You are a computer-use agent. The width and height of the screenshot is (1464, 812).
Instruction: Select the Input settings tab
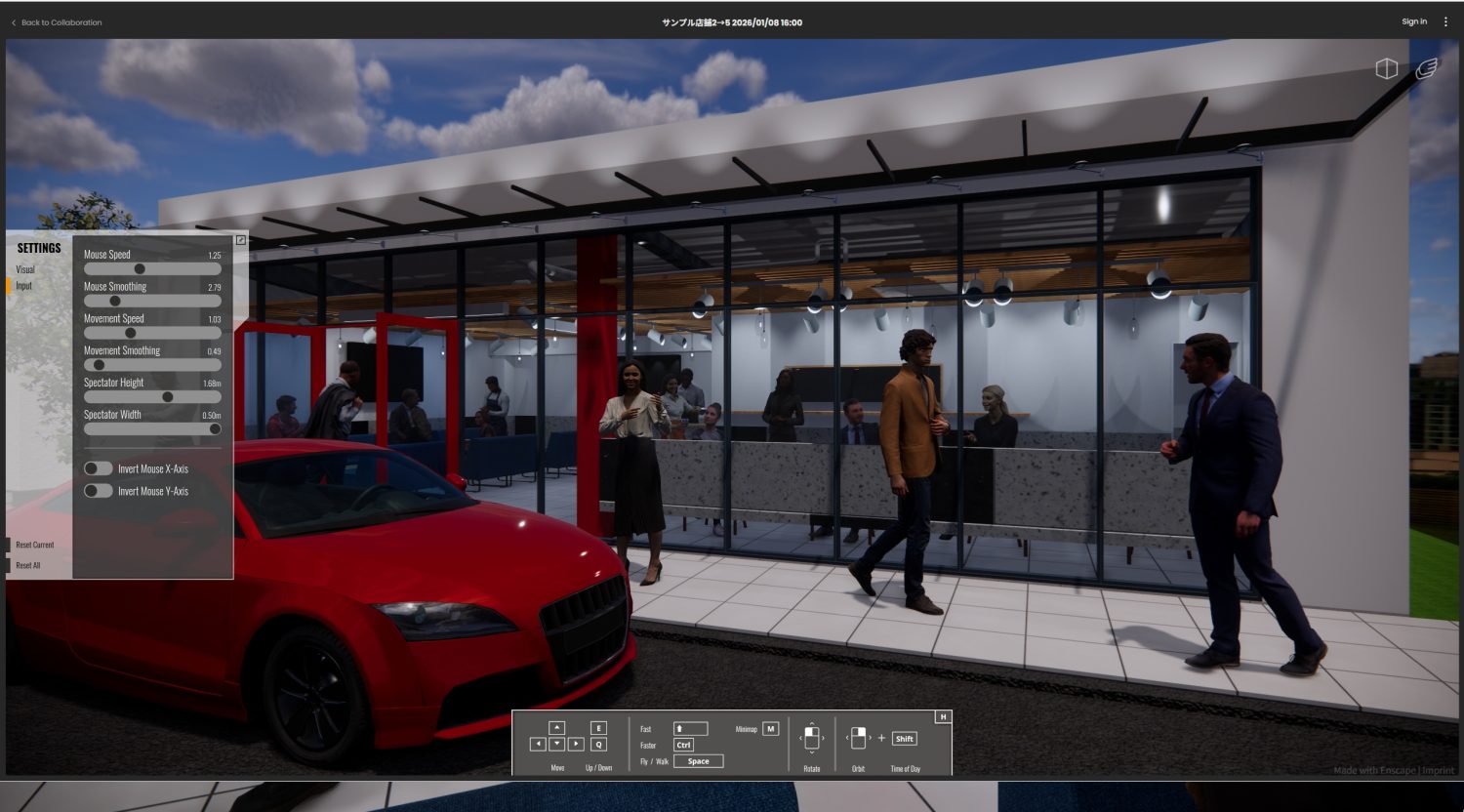tap(24, 286)
